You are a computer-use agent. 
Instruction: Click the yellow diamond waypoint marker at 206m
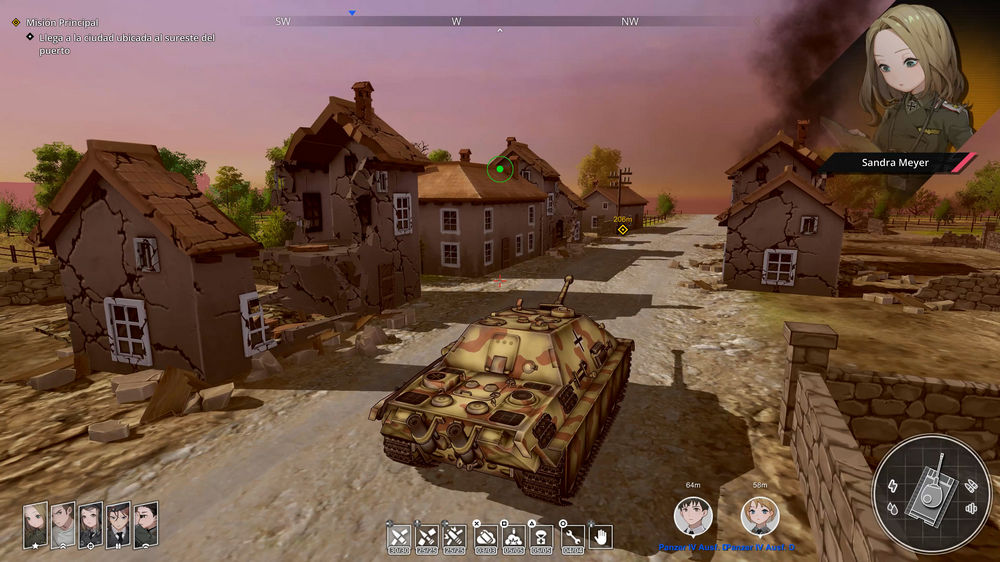pyautogui.click(x=623, y=229)
